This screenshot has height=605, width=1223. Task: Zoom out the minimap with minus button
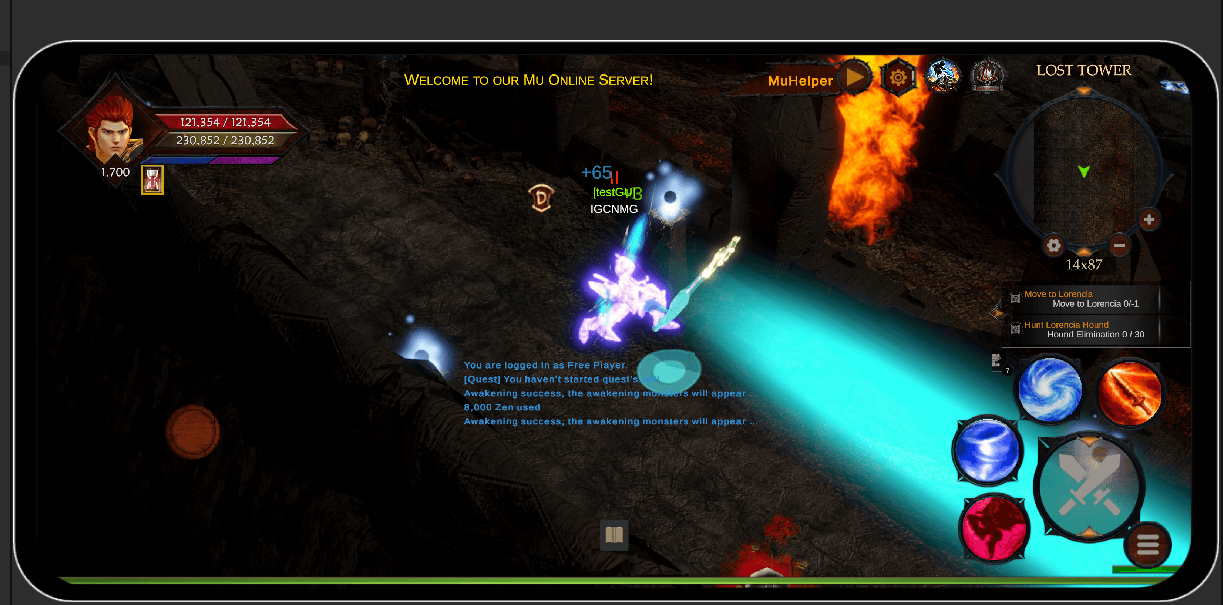(1119, 246)
